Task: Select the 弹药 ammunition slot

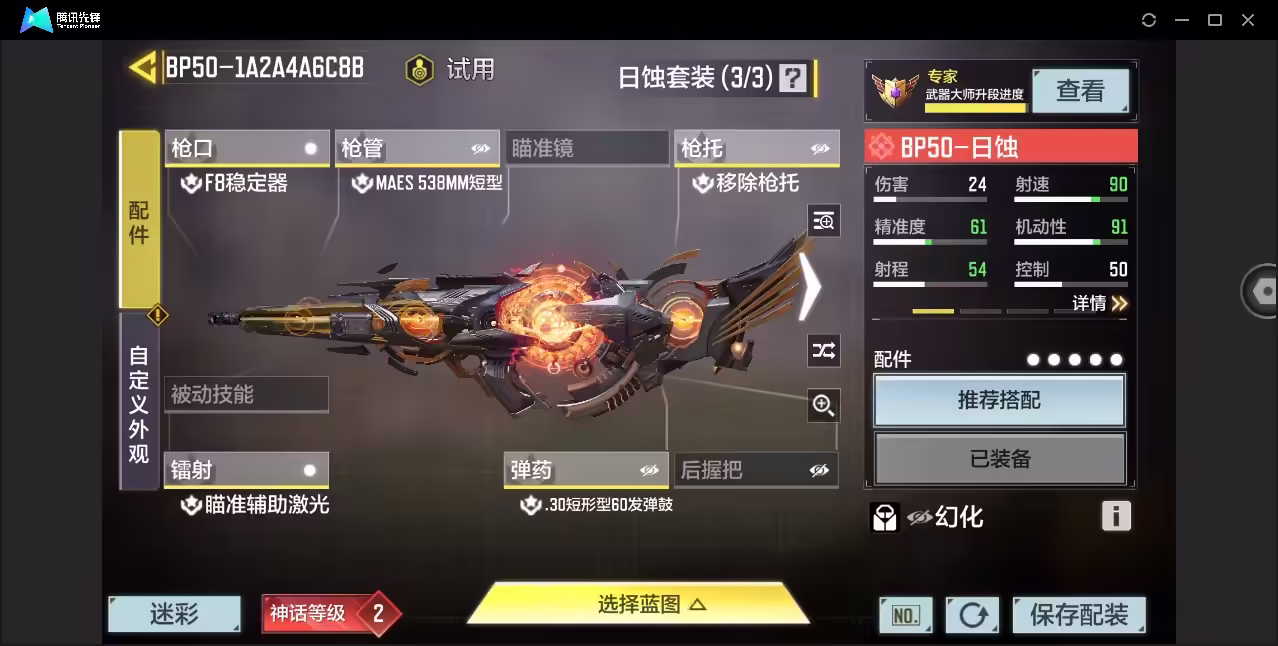Action: pyautogui.click(x=586, y=470)
